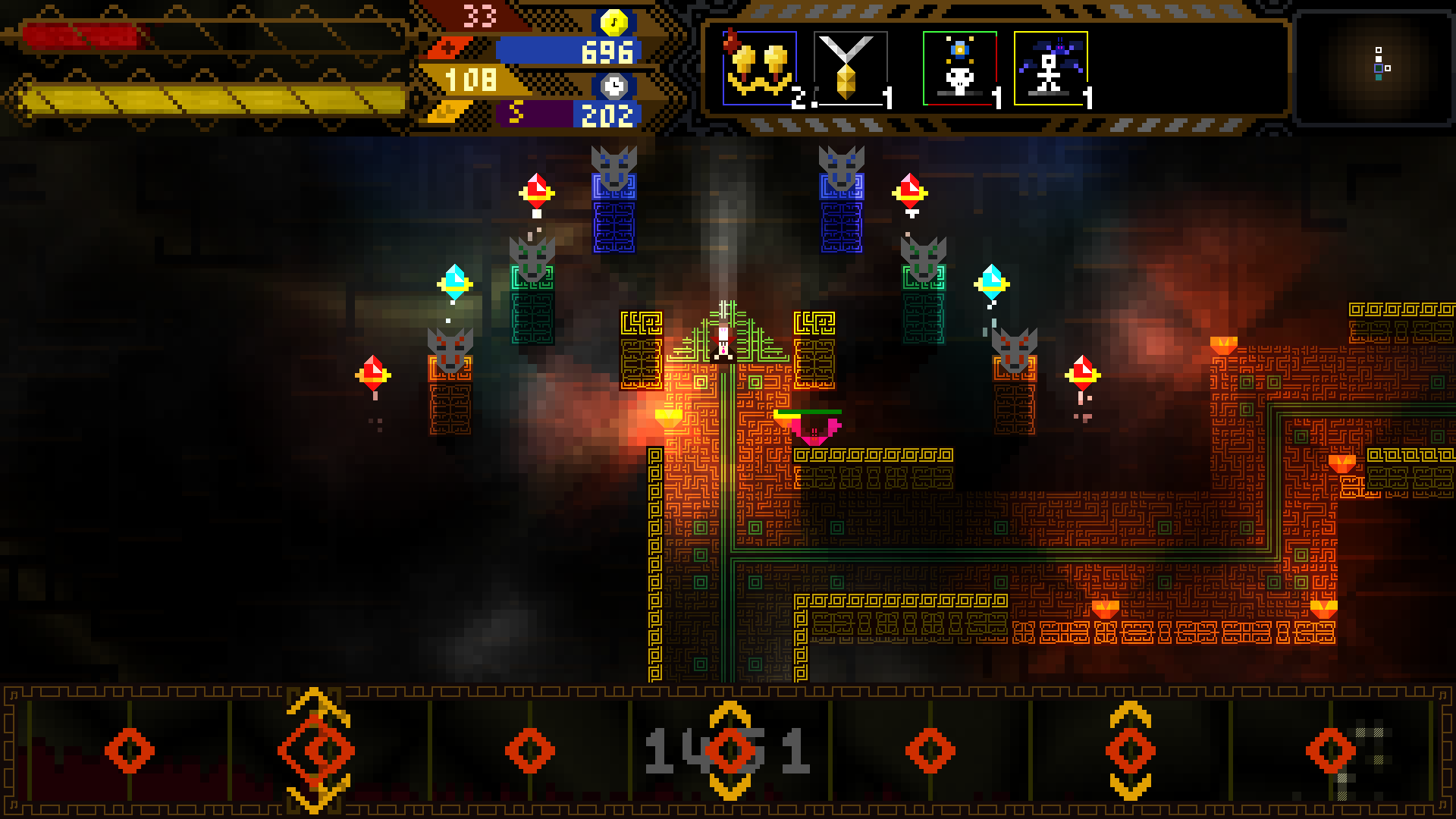Screen dimensions: 1456x819
Task: Select the gold pendant necklace item
Action: 849,69
